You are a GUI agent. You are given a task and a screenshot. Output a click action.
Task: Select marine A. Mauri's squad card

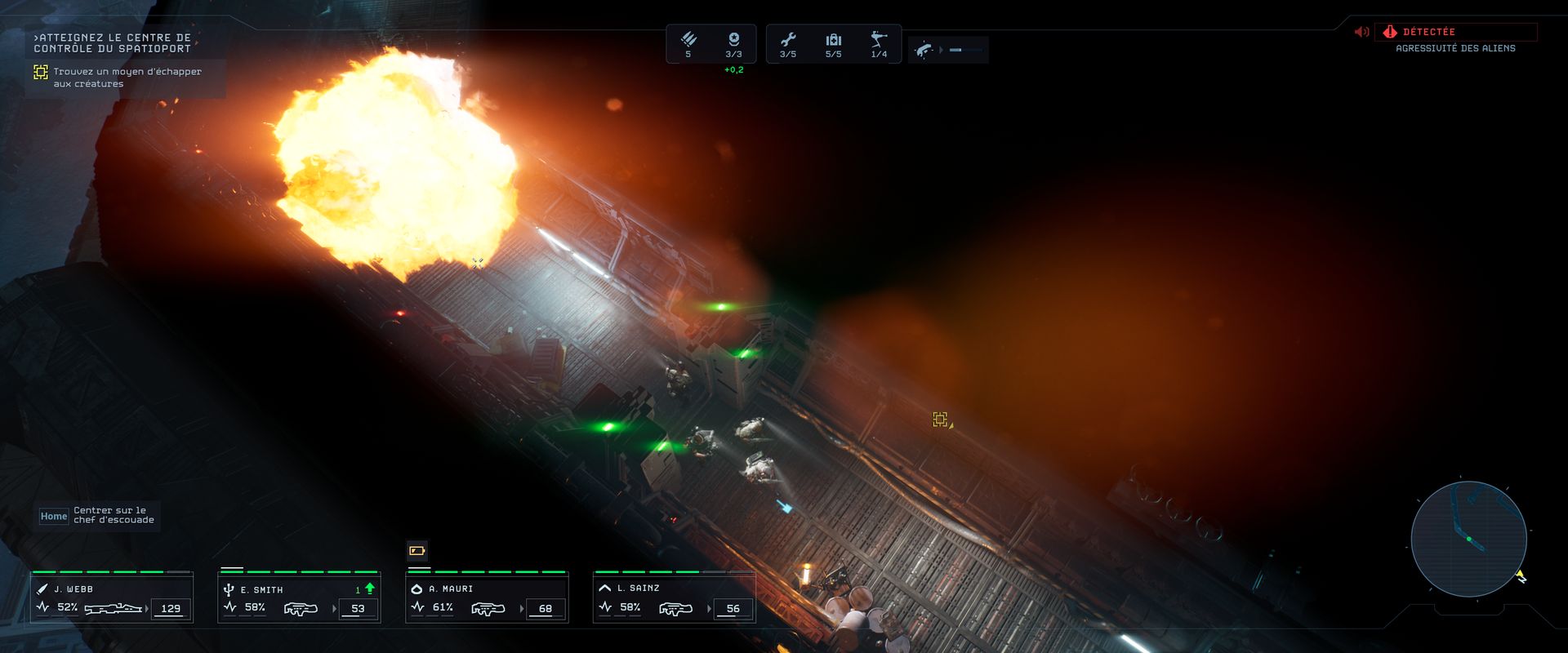(487, 598)
